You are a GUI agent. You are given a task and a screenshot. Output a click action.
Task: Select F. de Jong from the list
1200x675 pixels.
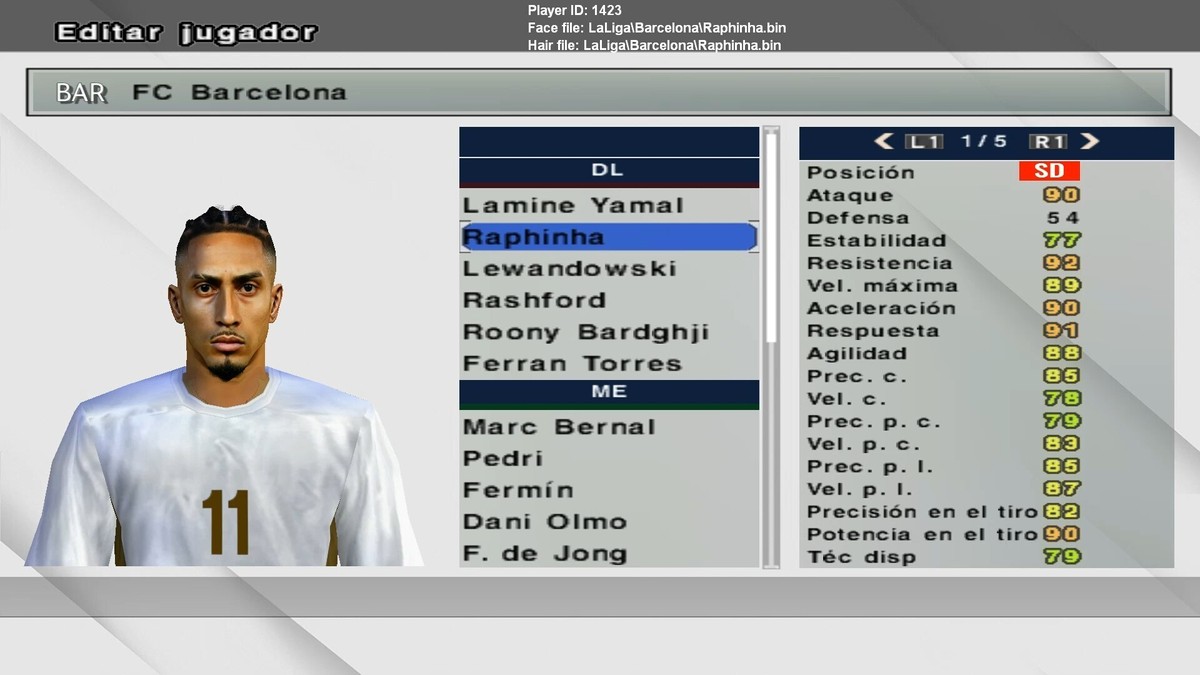pos(545,553)
